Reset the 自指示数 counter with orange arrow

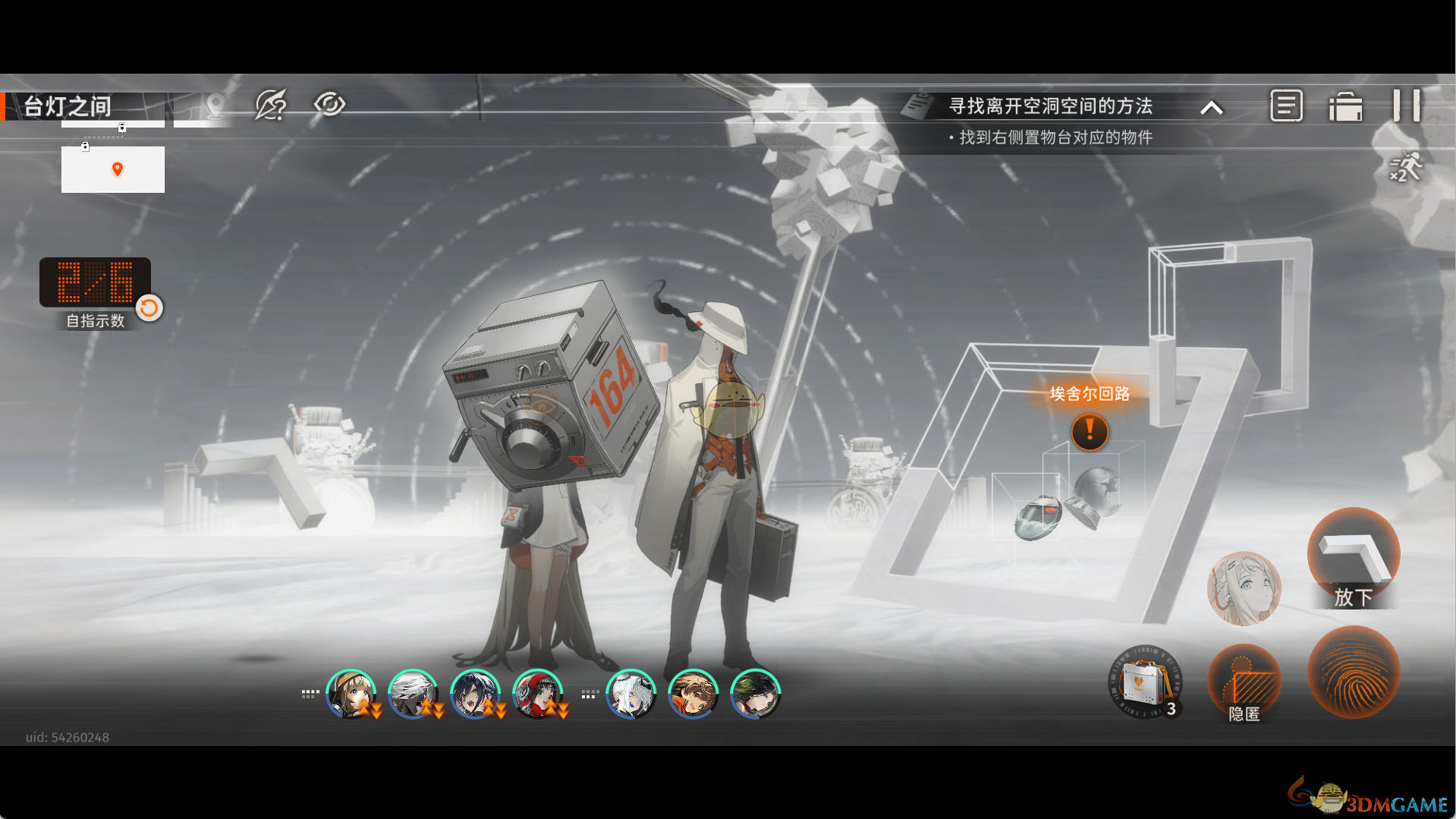pos(149,307)
